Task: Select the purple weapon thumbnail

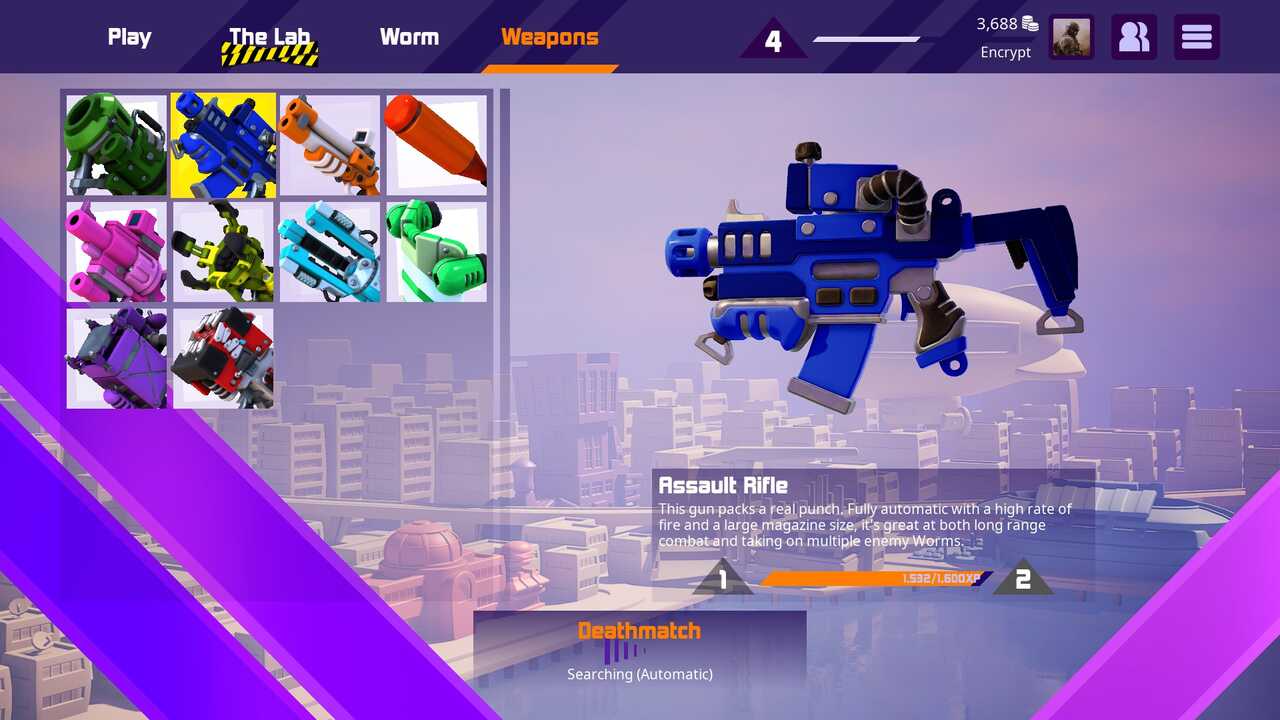Action: [116, 358]
